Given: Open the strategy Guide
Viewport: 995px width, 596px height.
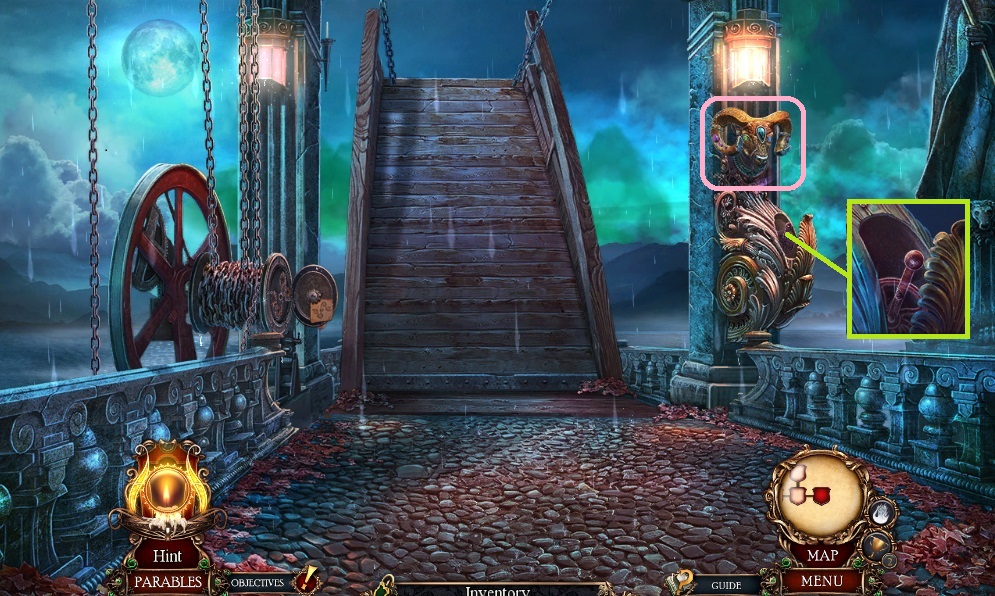Looking at the screenshot, I should pos(725,585).
